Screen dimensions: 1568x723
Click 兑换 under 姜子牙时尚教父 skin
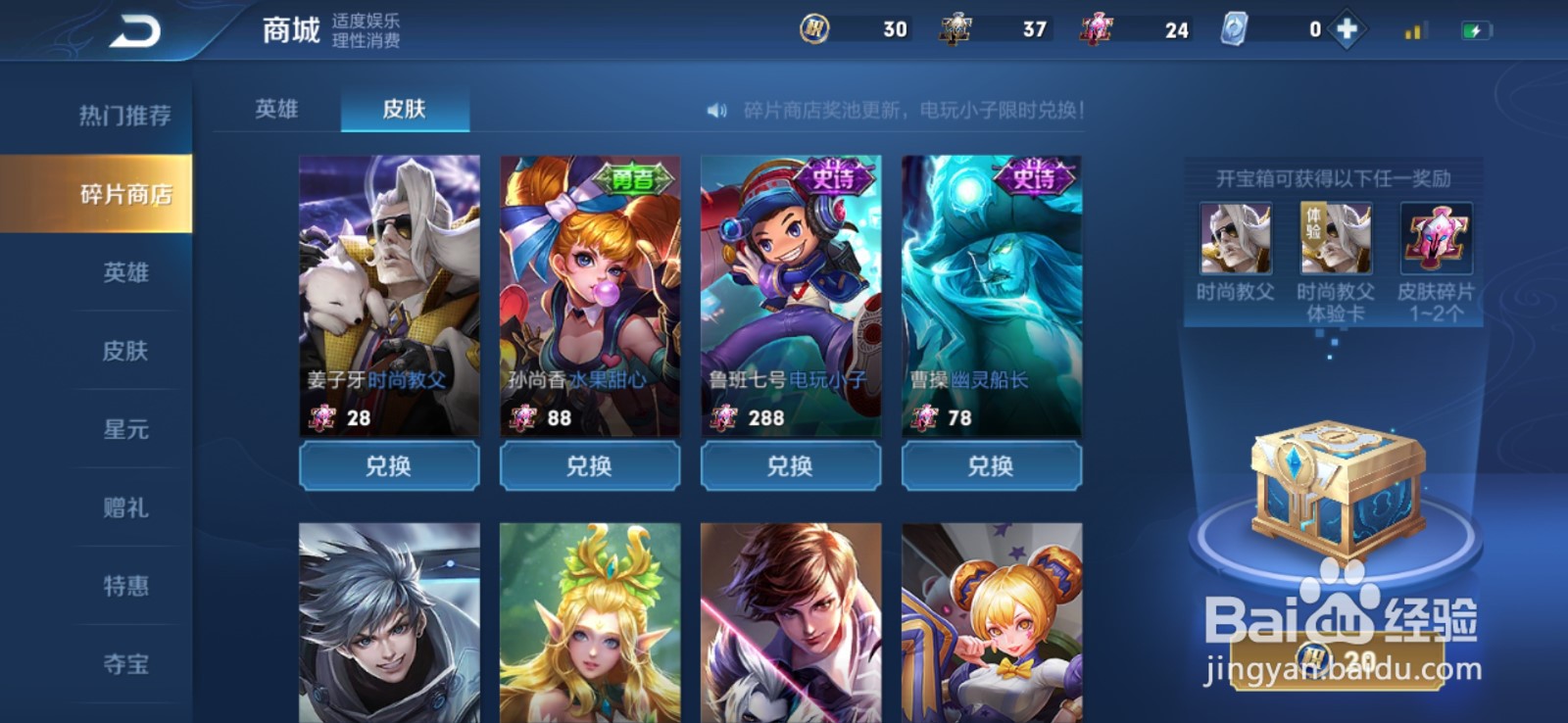(x=388, y=466)
